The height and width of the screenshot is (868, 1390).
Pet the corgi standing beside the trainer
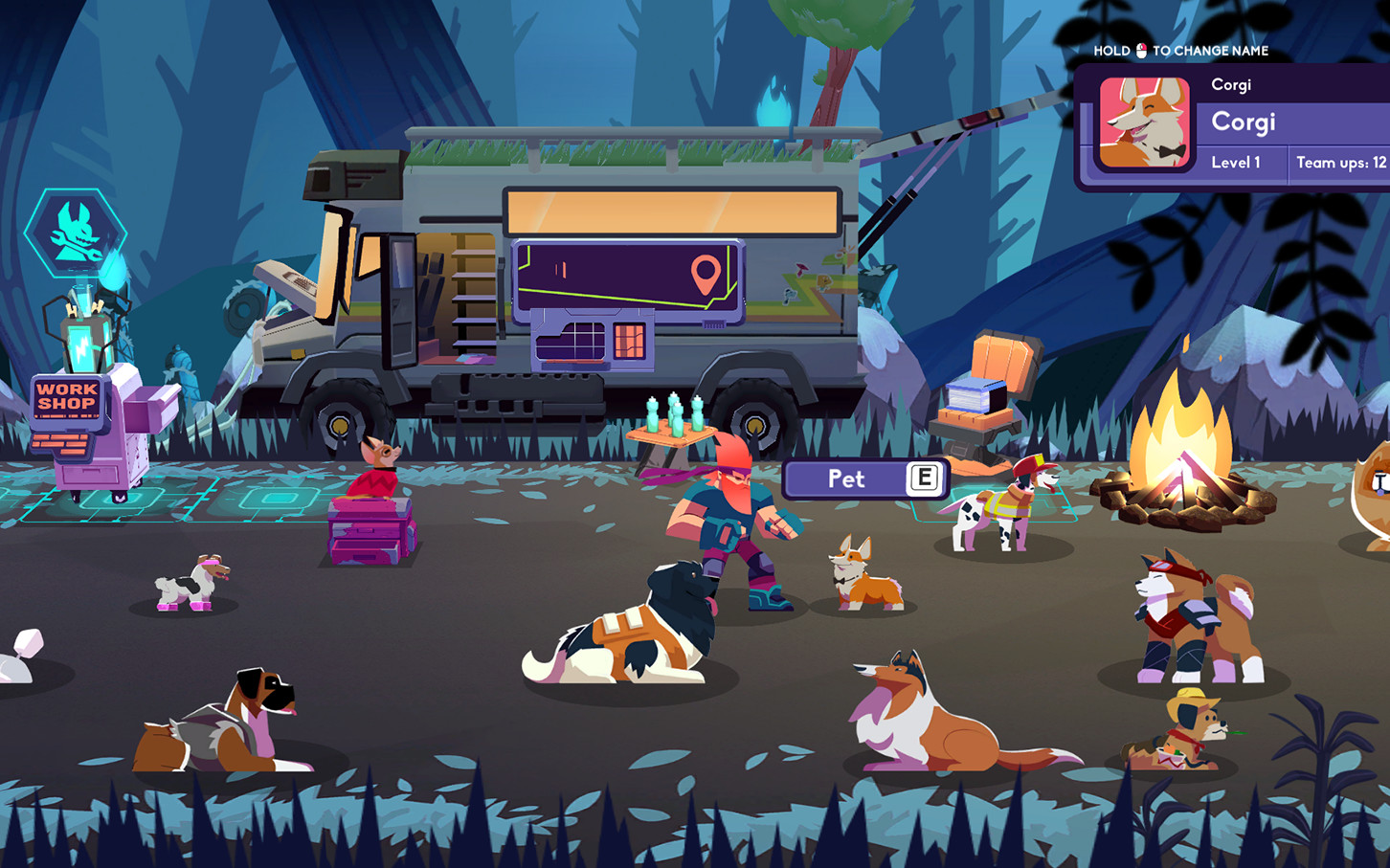(866, 574)
